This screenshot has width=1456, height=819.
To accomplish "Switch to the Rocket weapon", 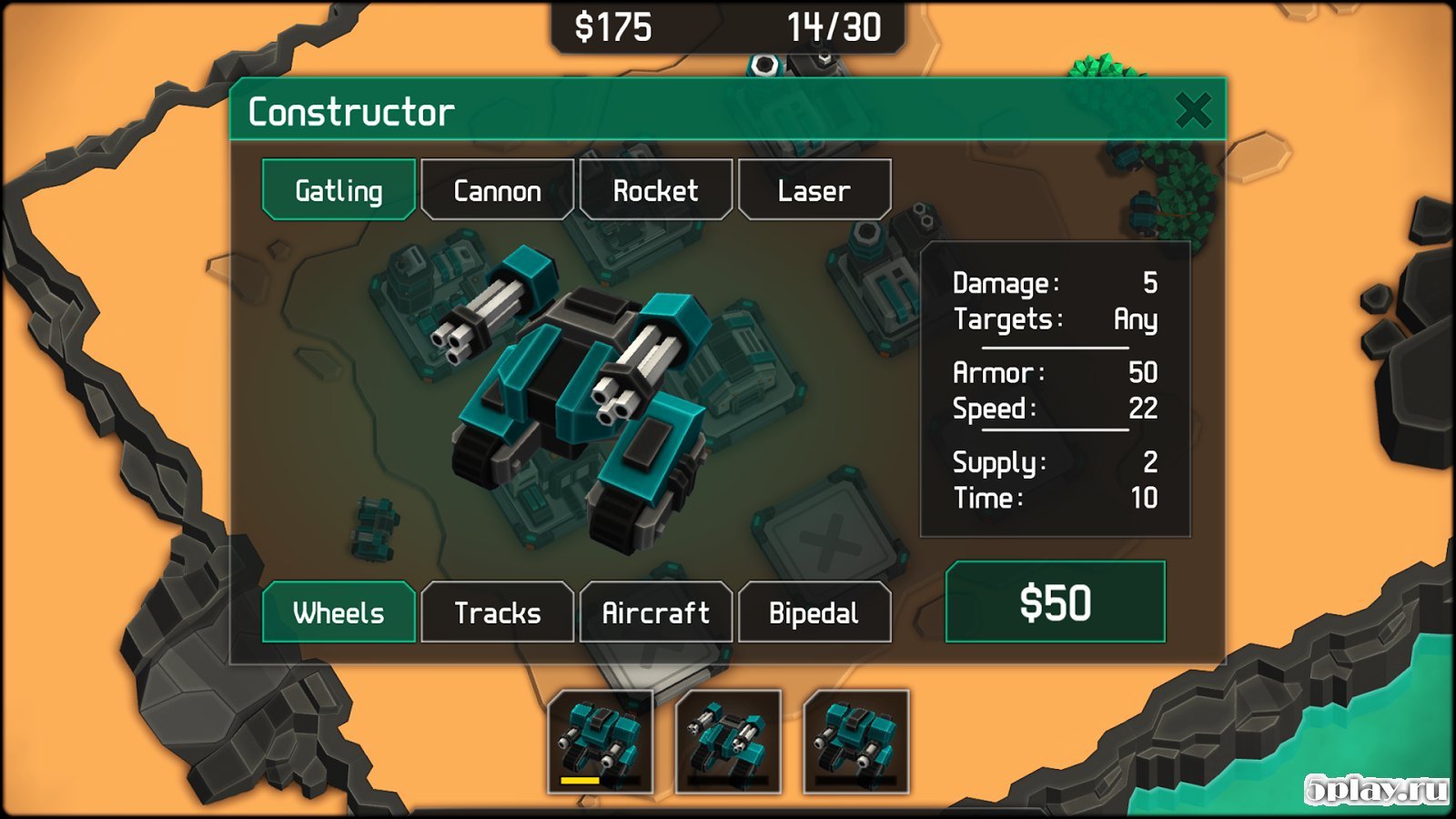I will [655, 190].
